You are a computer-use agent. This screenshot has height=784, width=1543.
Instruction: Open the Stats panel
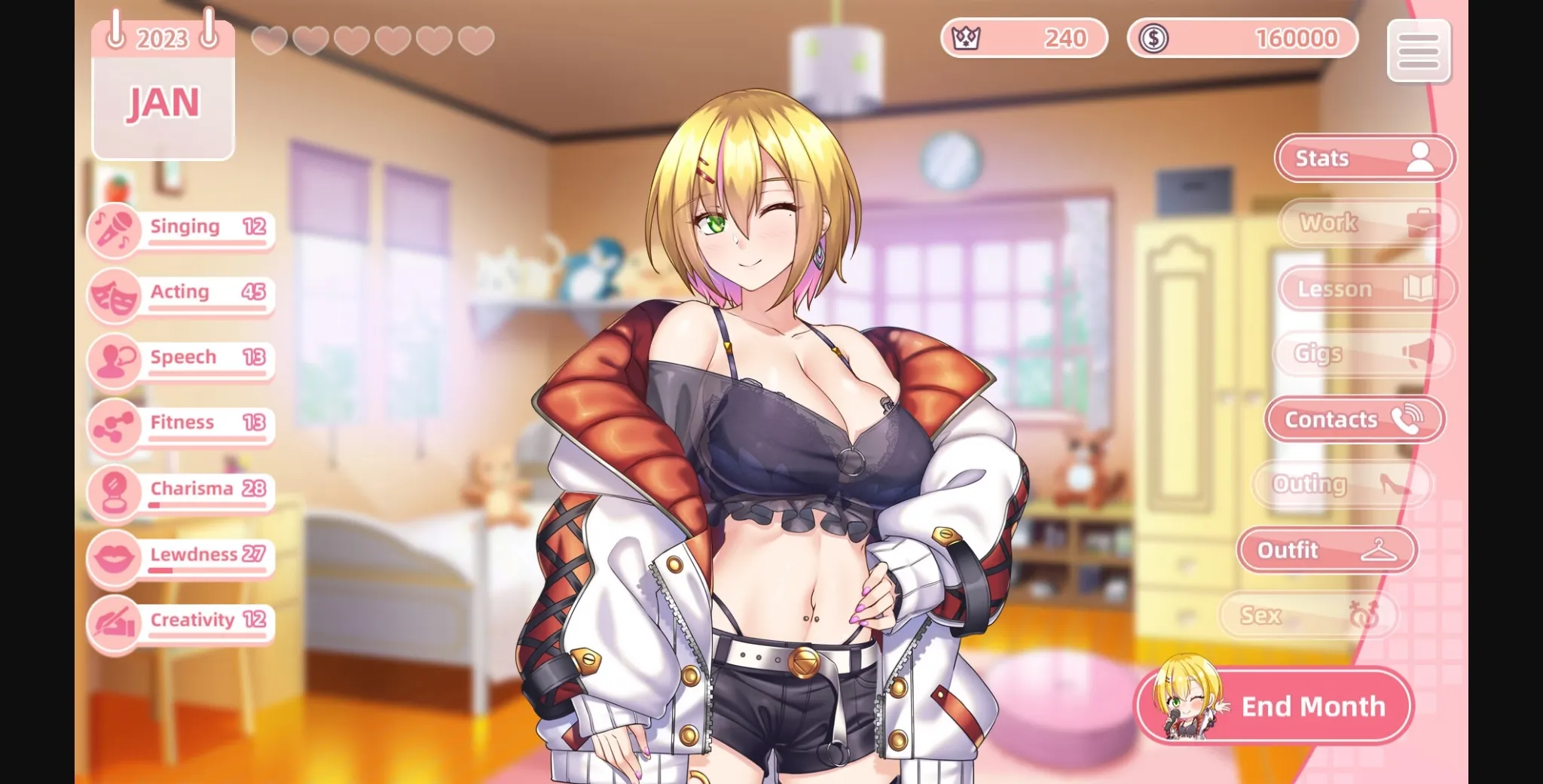(1364, 157)
